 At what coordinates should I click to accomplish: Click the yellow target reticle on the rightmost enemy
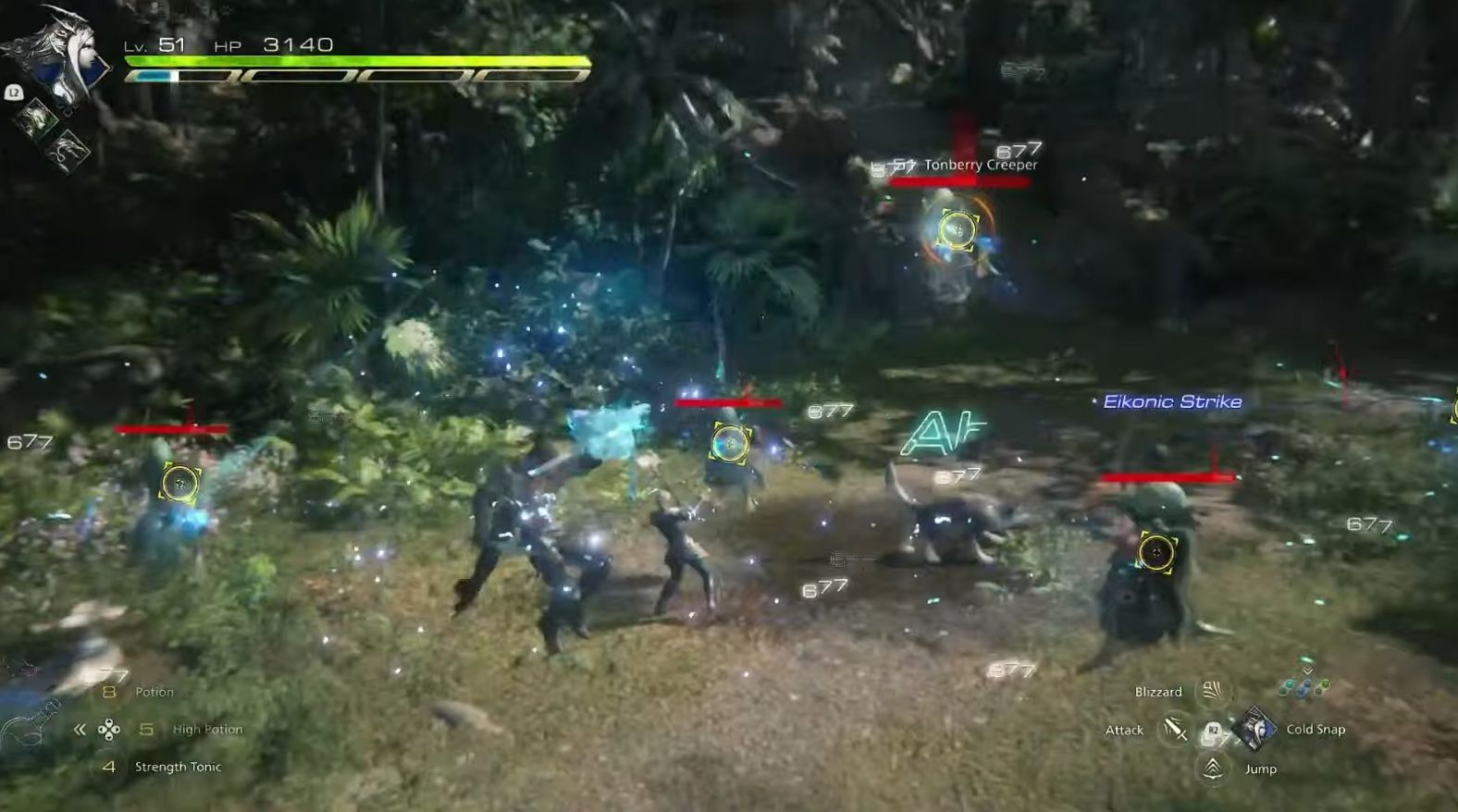pyautogui.click(x=1155, y=552)
